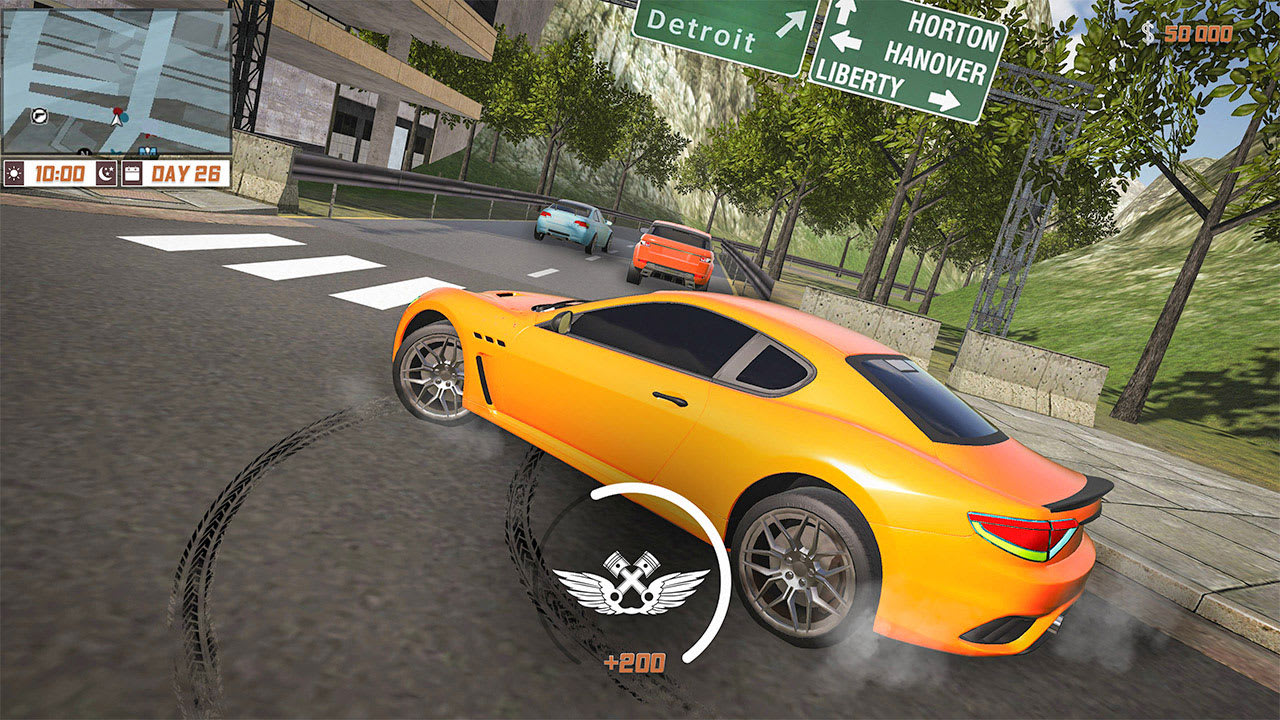Screen dimensions: 1280x720
Task: Toggle night mode via the moon symbol
Action: (x=105, y=171)
